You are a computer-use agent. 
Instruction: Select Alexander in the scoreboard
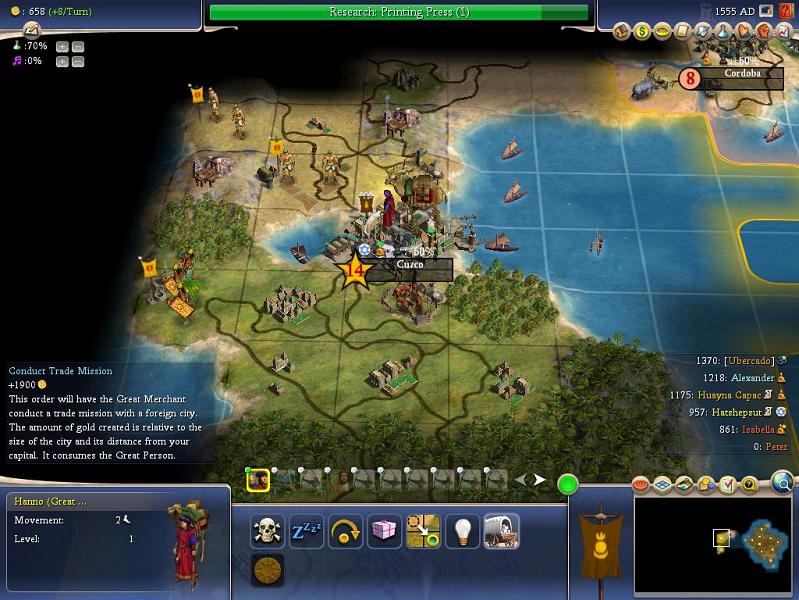754,378
